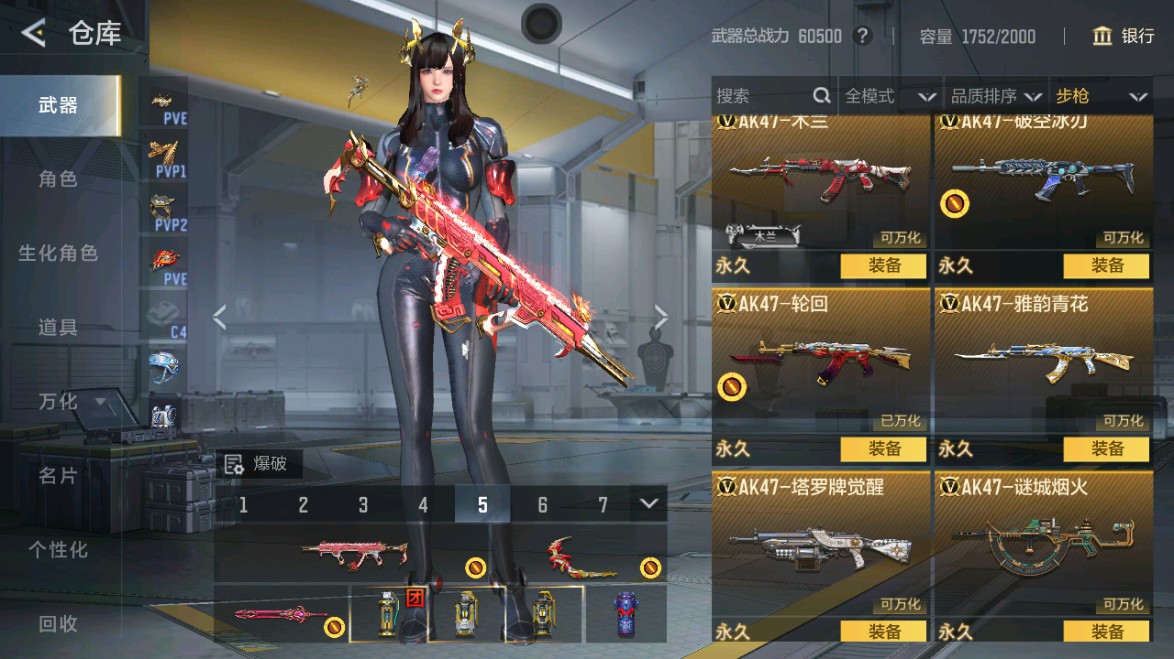
Task: Go back using the arrow beside 仓库
Action: pyautogui.click(x=33, y=34)
